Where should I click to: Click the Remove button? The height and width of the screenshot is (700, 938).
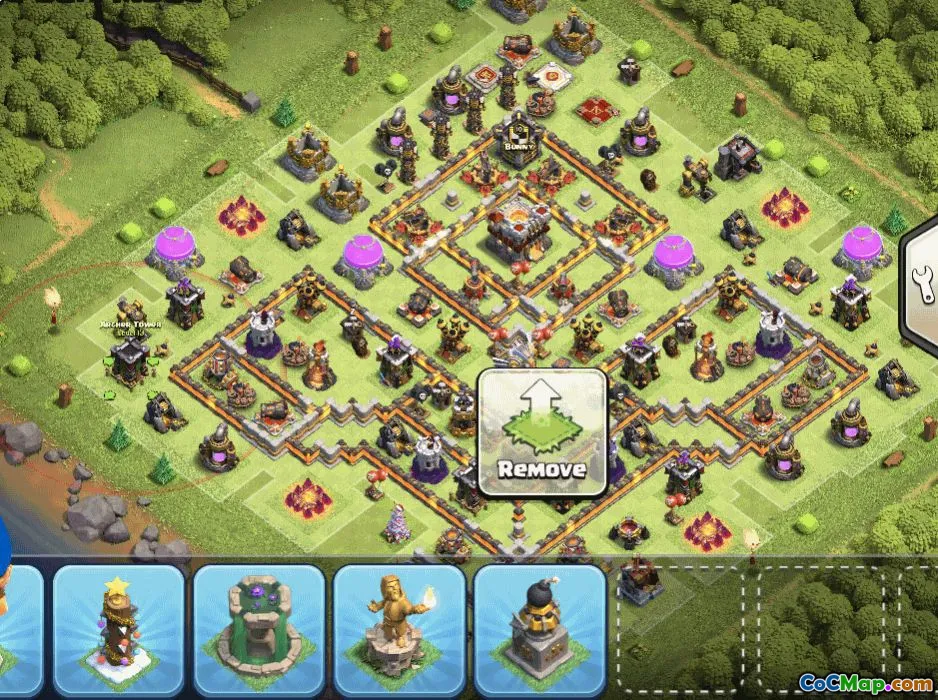click(542, 433)
